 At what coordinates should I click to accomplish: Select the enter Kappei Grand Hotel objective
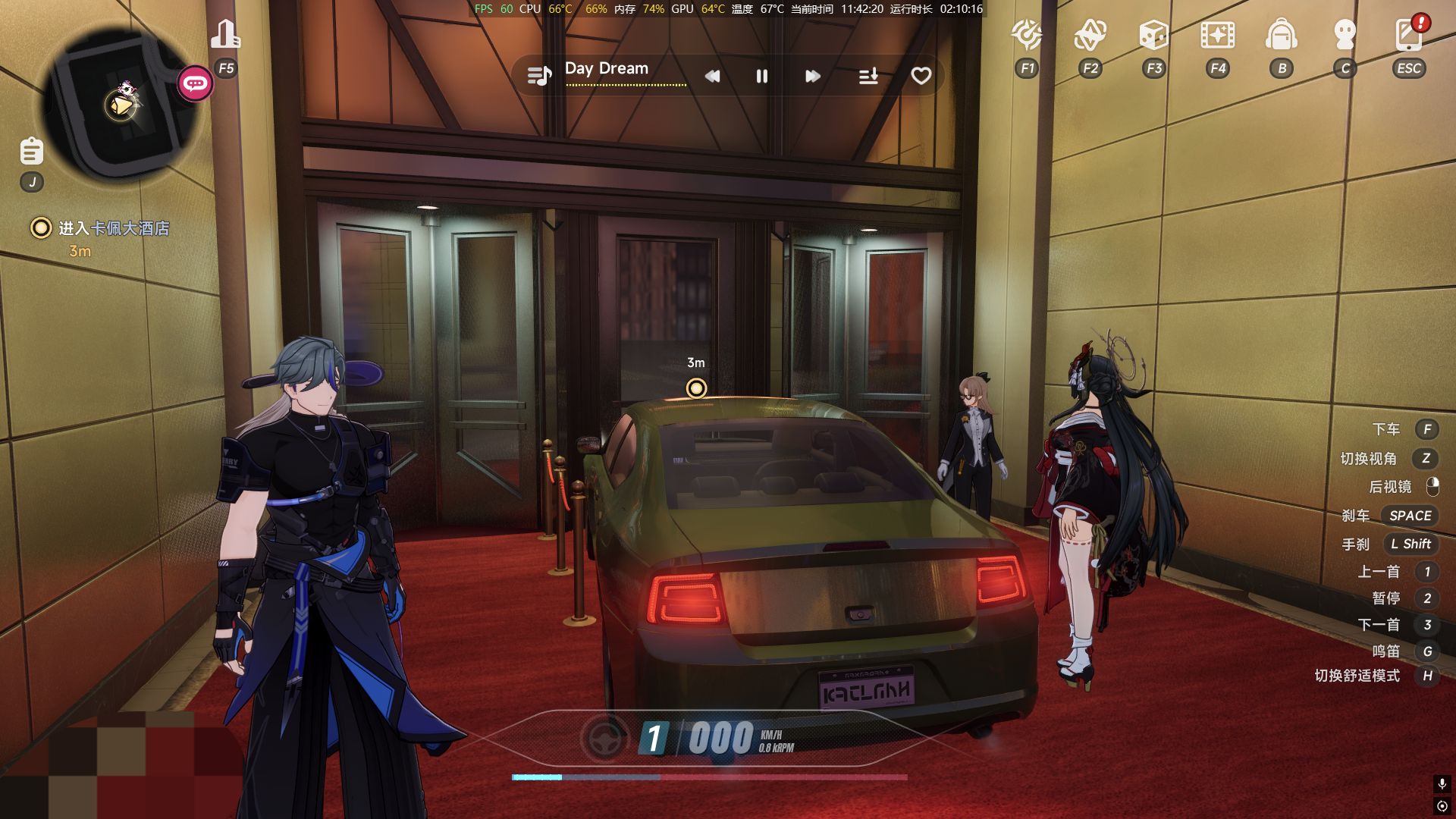coord(113,228)
